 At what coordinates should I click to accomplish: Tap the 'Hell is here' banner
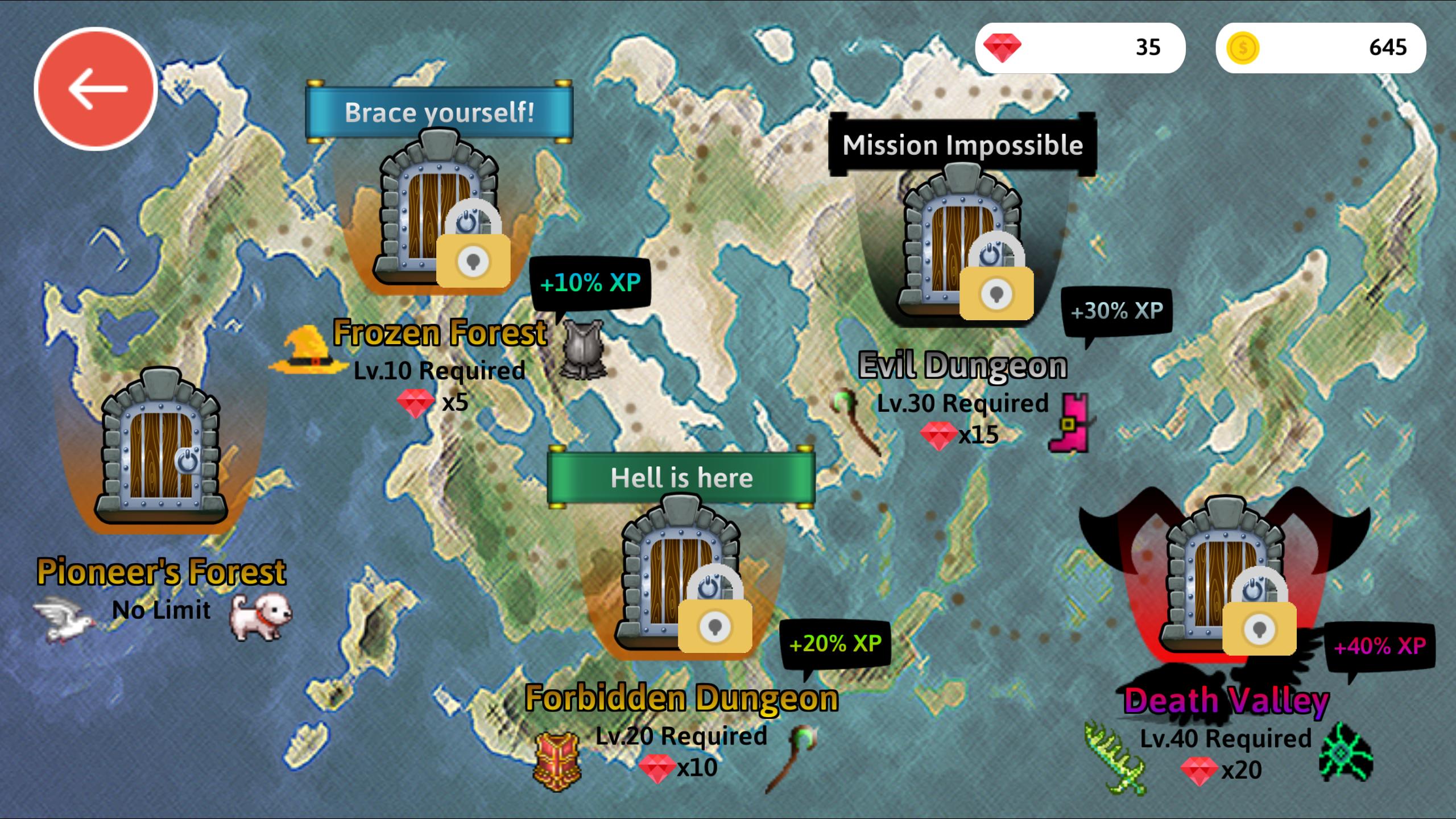click(x=681, y=478)
